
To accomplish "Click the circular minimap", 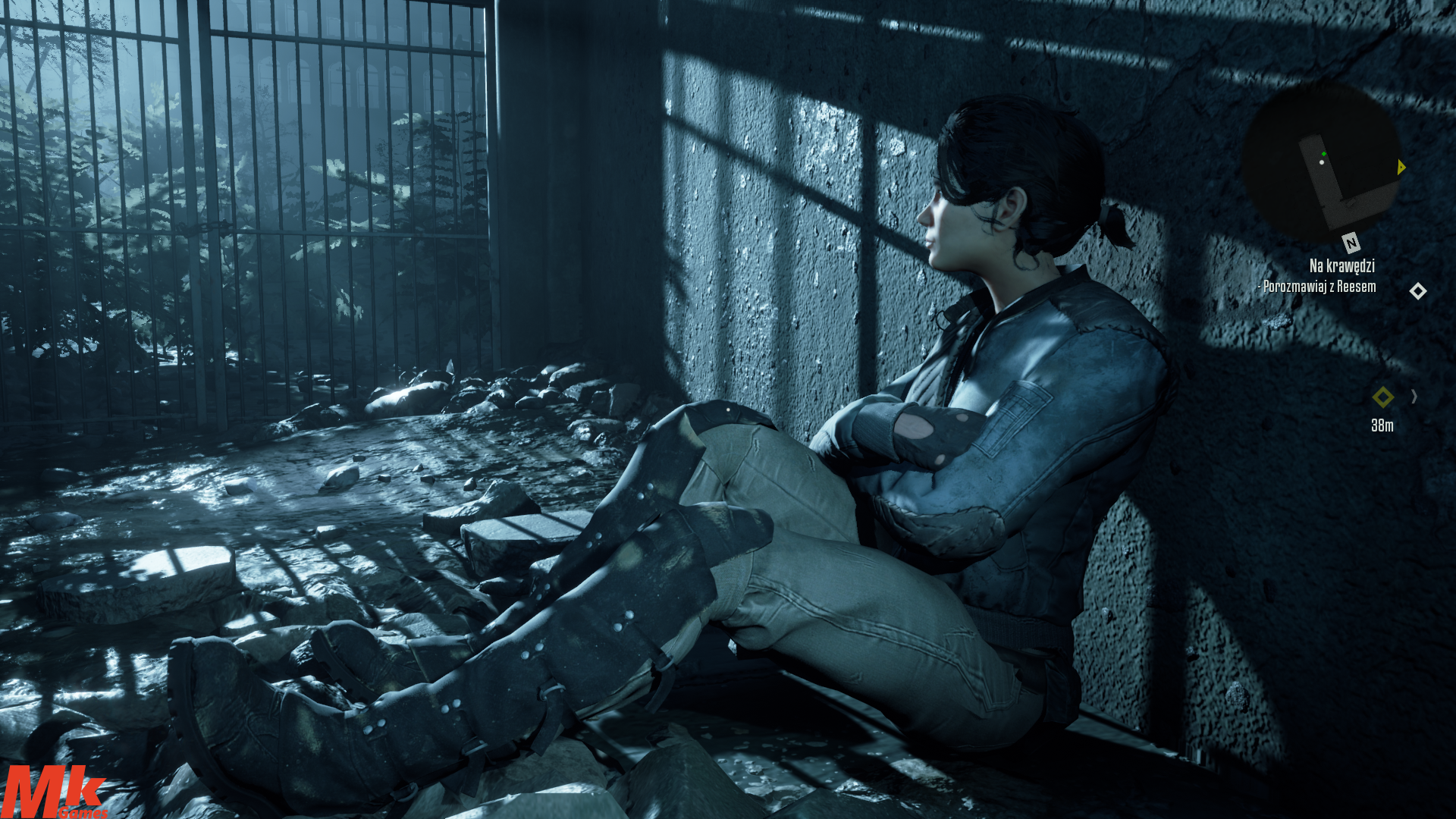I will coord(1320,162).
